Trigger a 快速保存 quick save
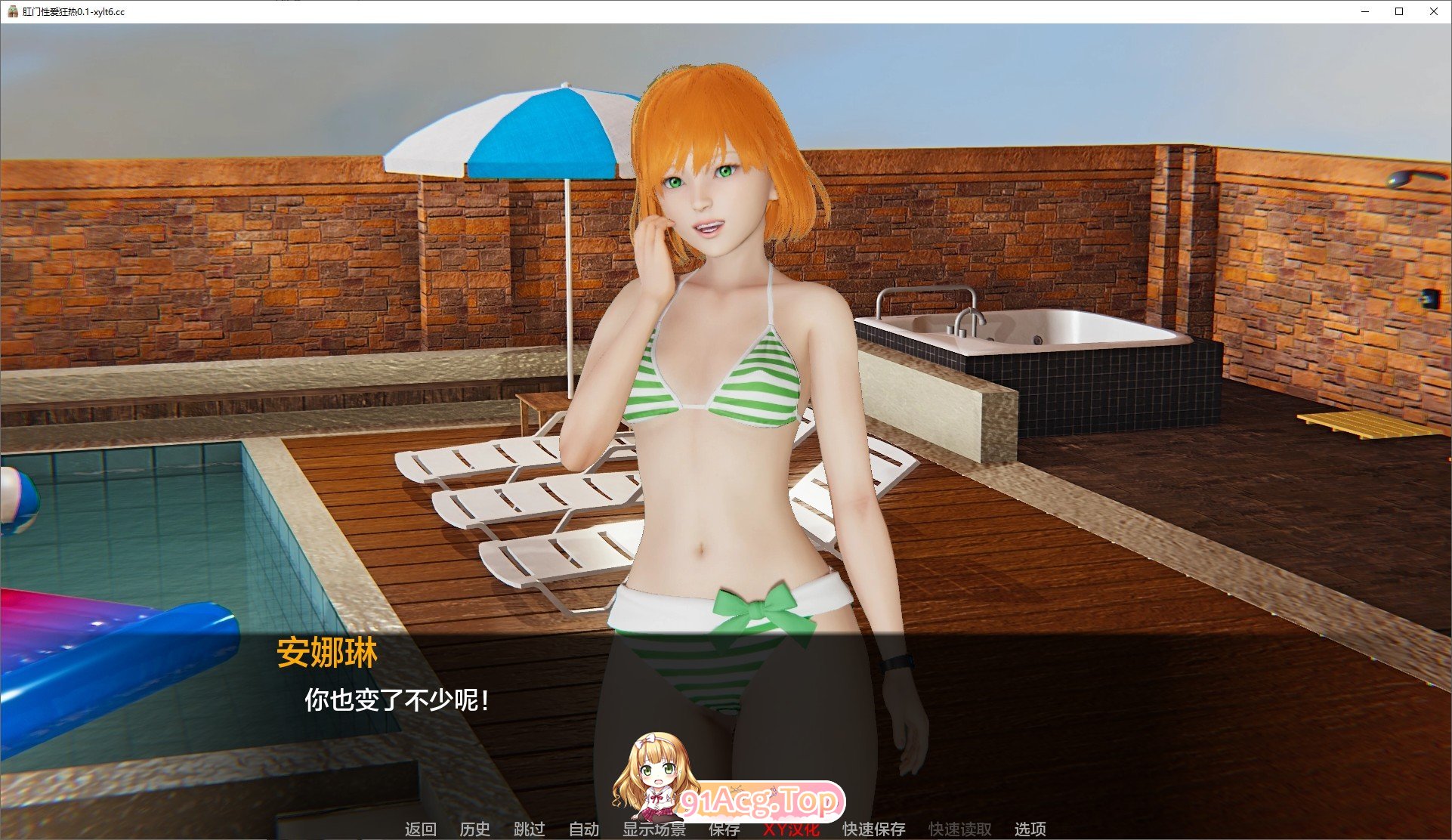This screenshot has height=840, width=1452. coord(873,829)
